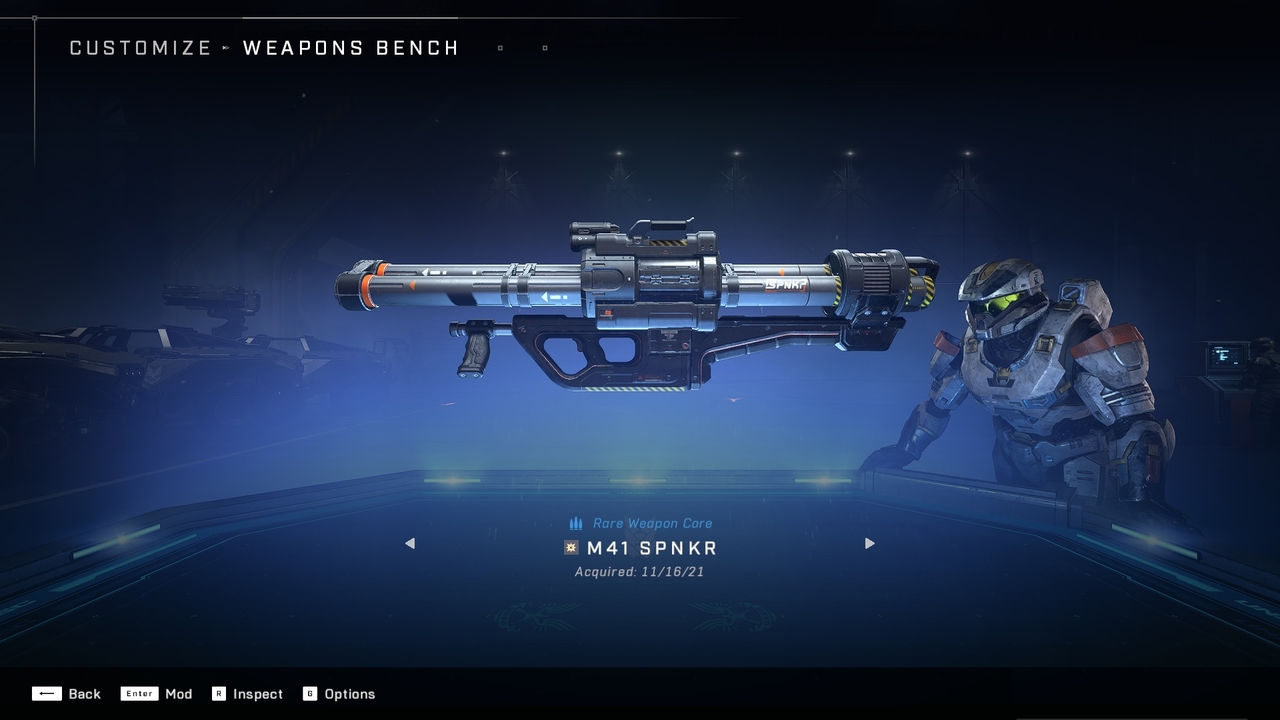Open Mod for the M41 SPNKR

tap(157, 694)
